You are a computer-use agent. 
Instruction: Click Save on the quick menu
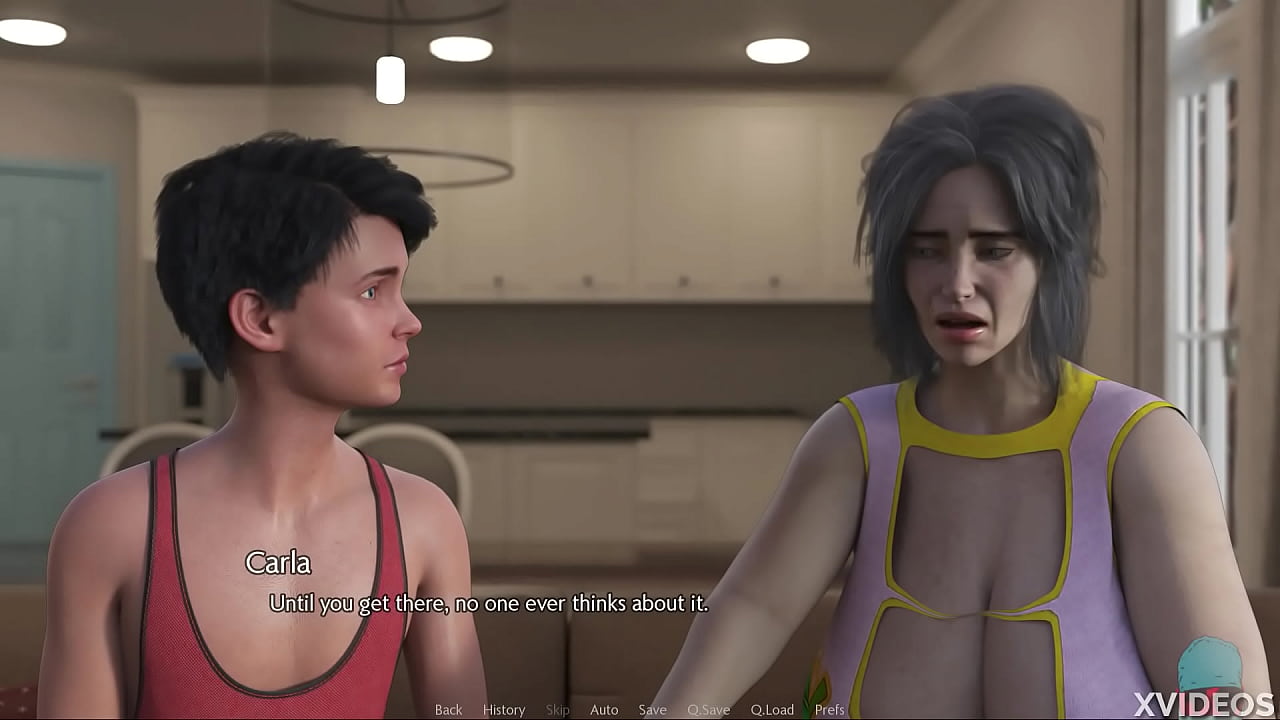[x=652, y=709]
